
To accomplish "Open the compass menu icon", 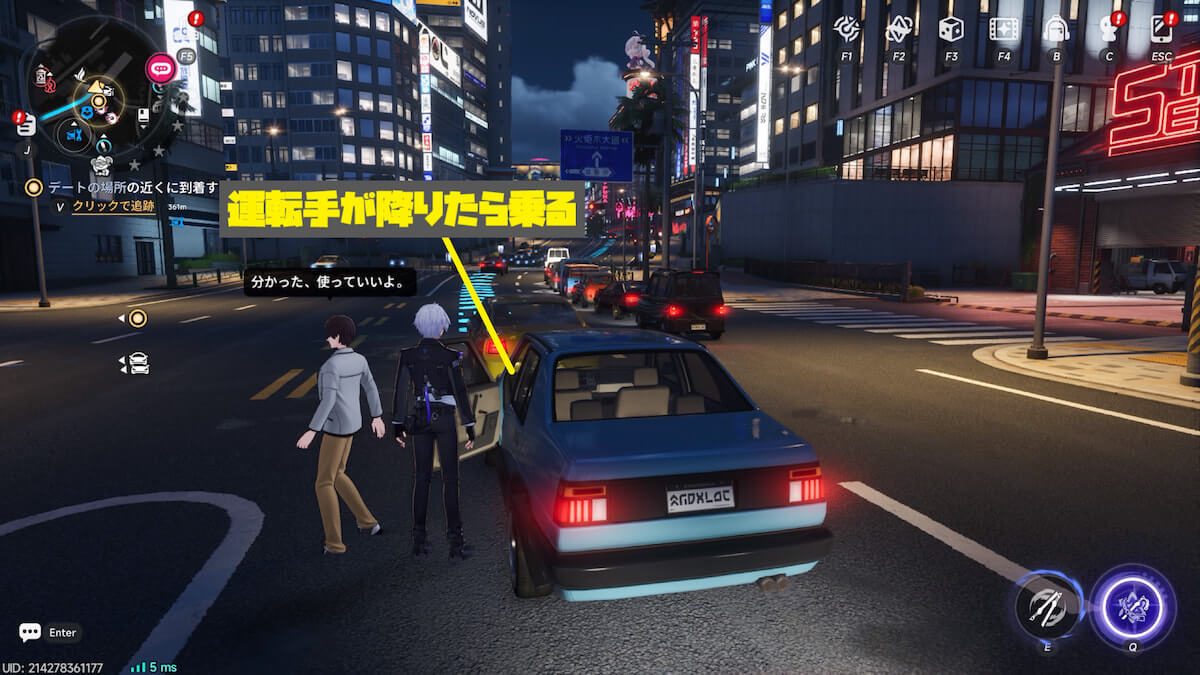I will tap(846, 29).
